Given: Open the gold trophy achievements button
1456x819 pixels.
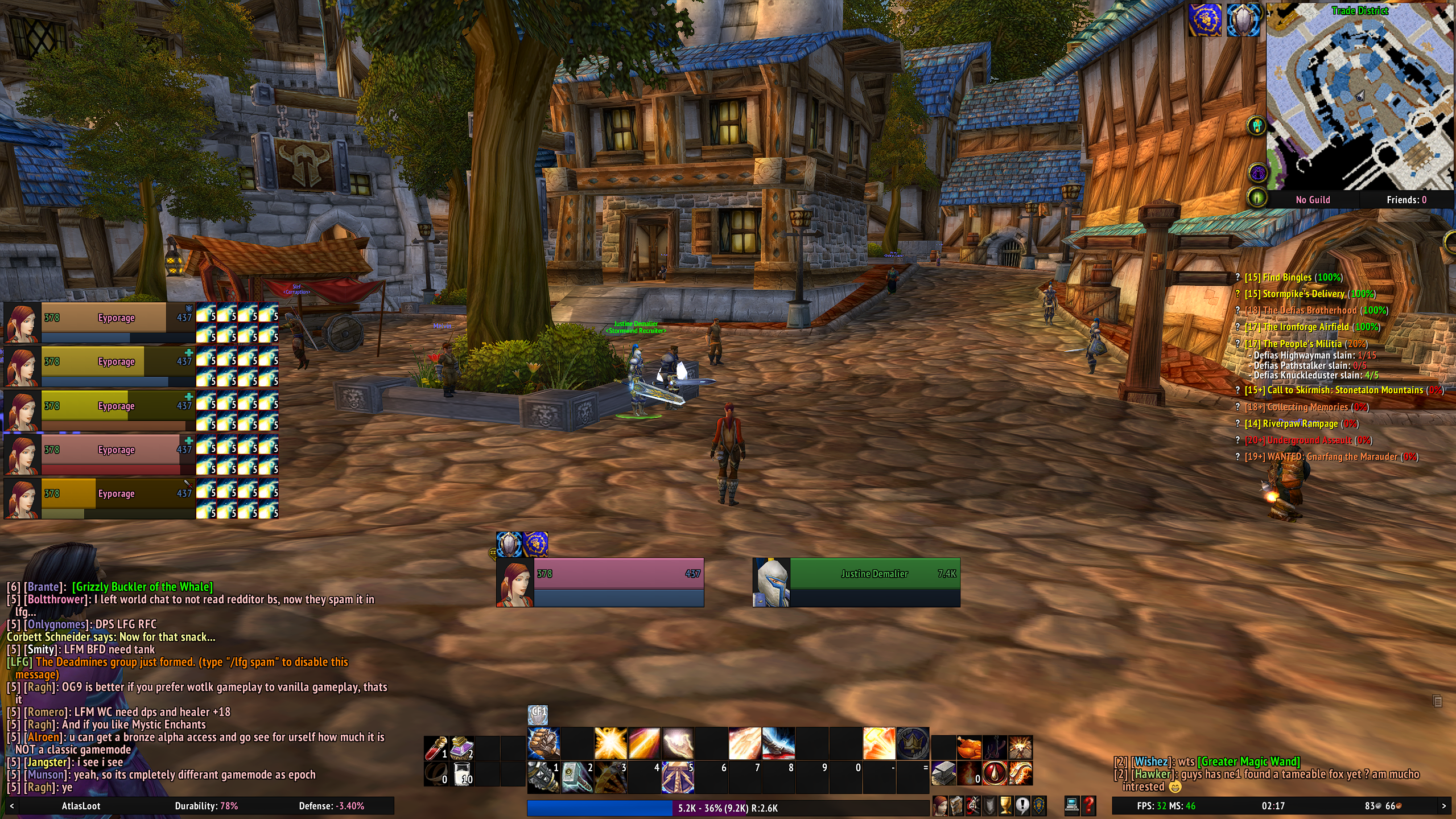Looking at the screenshot, I should pos(1006,805).
